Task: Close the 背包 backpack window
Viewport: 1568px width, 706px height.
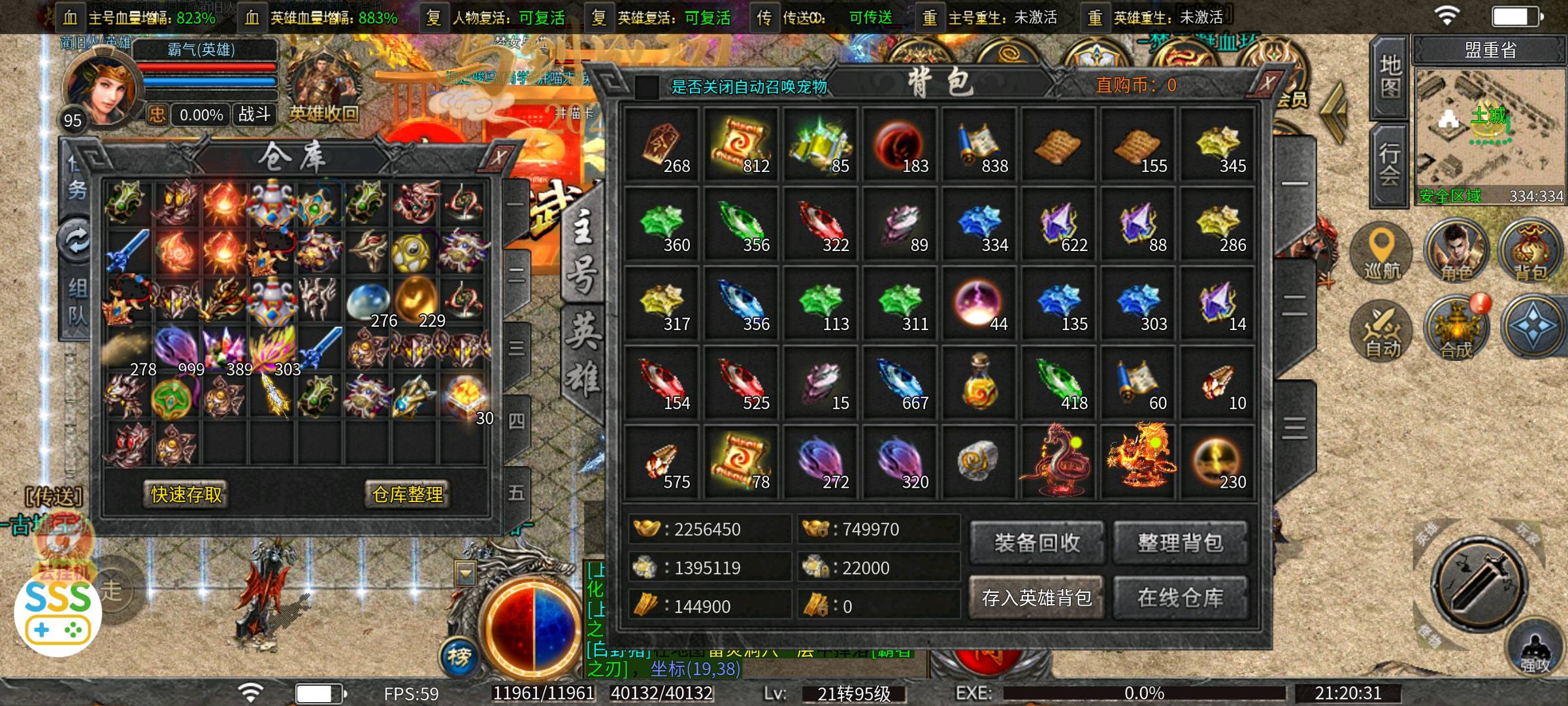Action: tap(1267, 84)
